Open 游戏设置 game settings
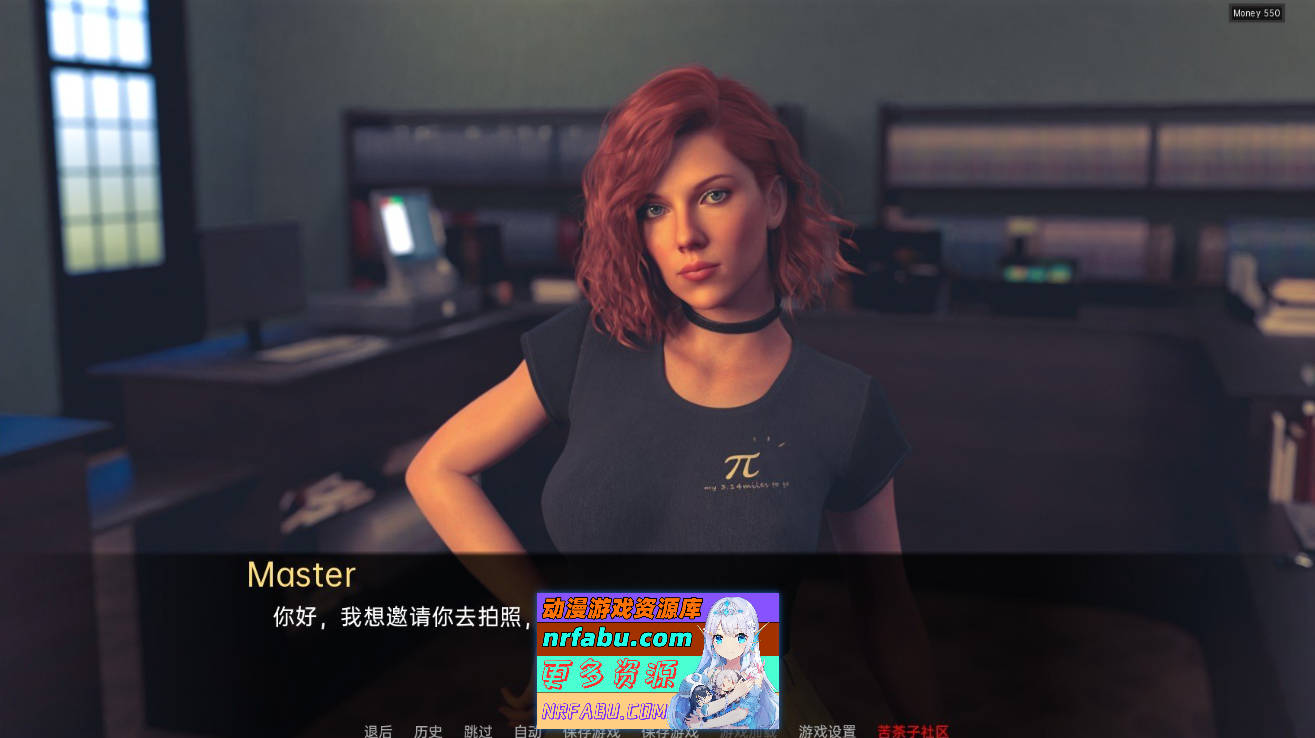Viewport: 1315px width, 738px height. (x=828, y=731)
